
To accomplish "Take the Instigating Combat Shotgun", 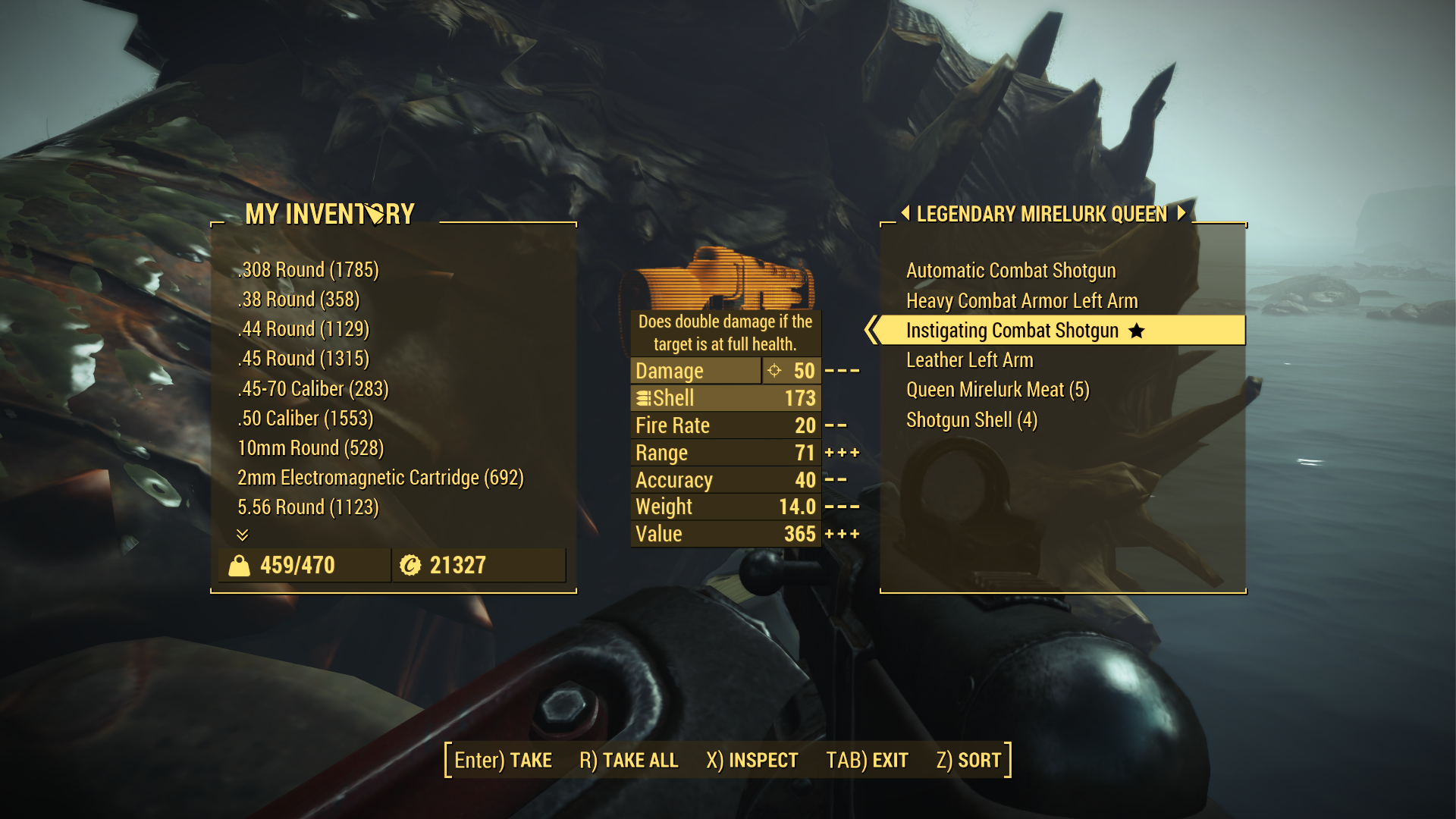I will [1012, 331].
